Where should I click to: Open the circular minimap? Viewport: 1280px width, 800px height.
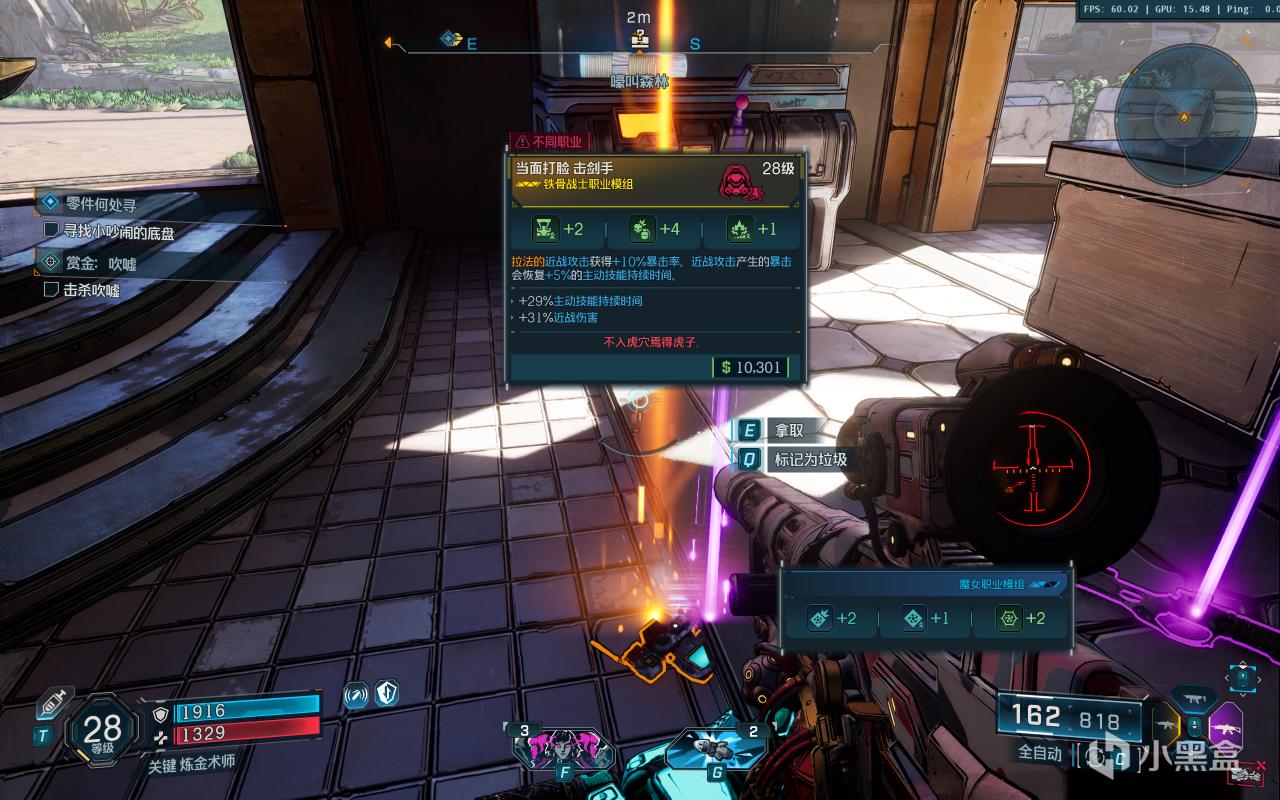click(1184, 116)
